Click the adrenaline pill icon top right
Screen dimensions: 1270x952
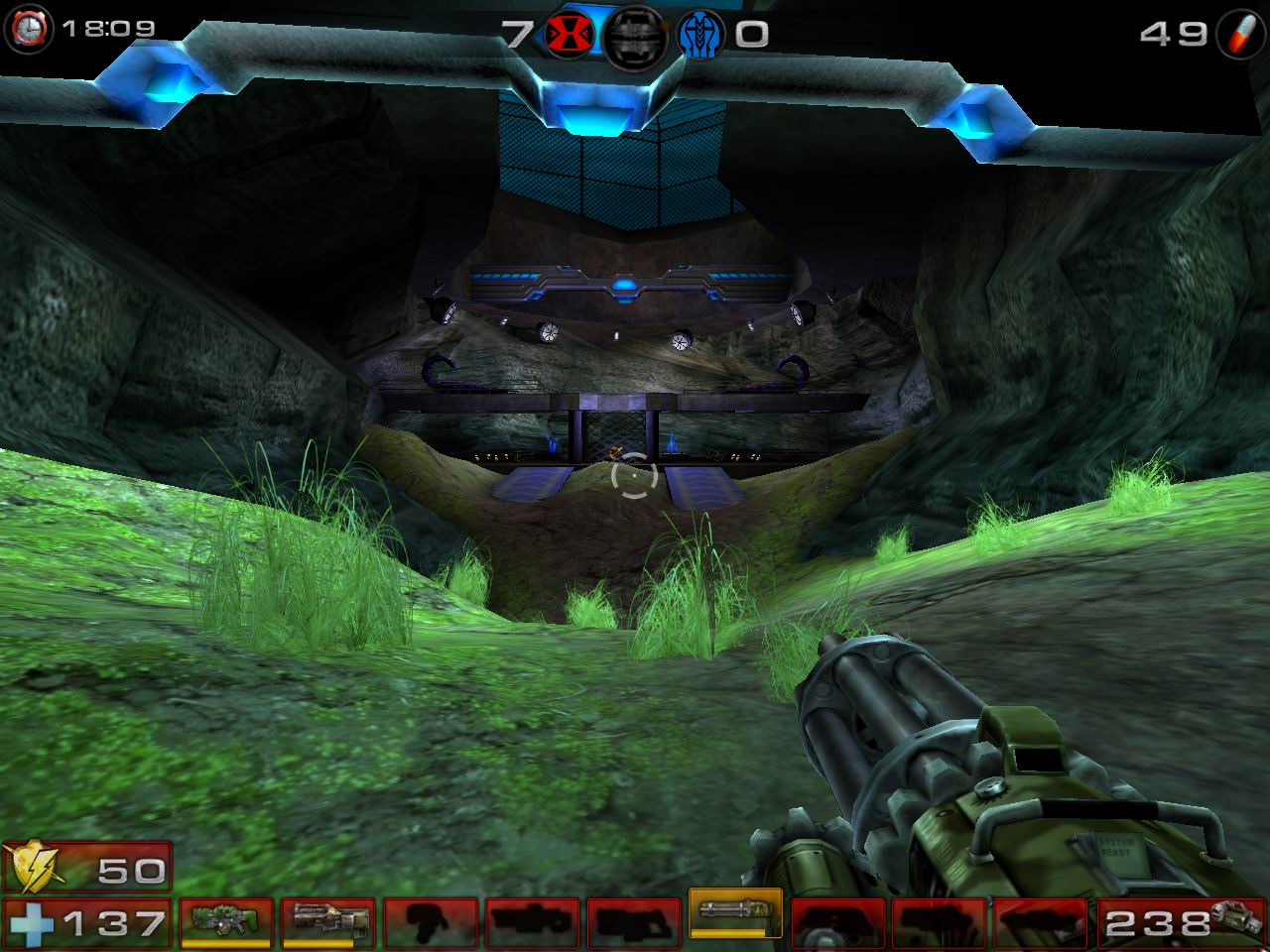[x=1240, y=30]
